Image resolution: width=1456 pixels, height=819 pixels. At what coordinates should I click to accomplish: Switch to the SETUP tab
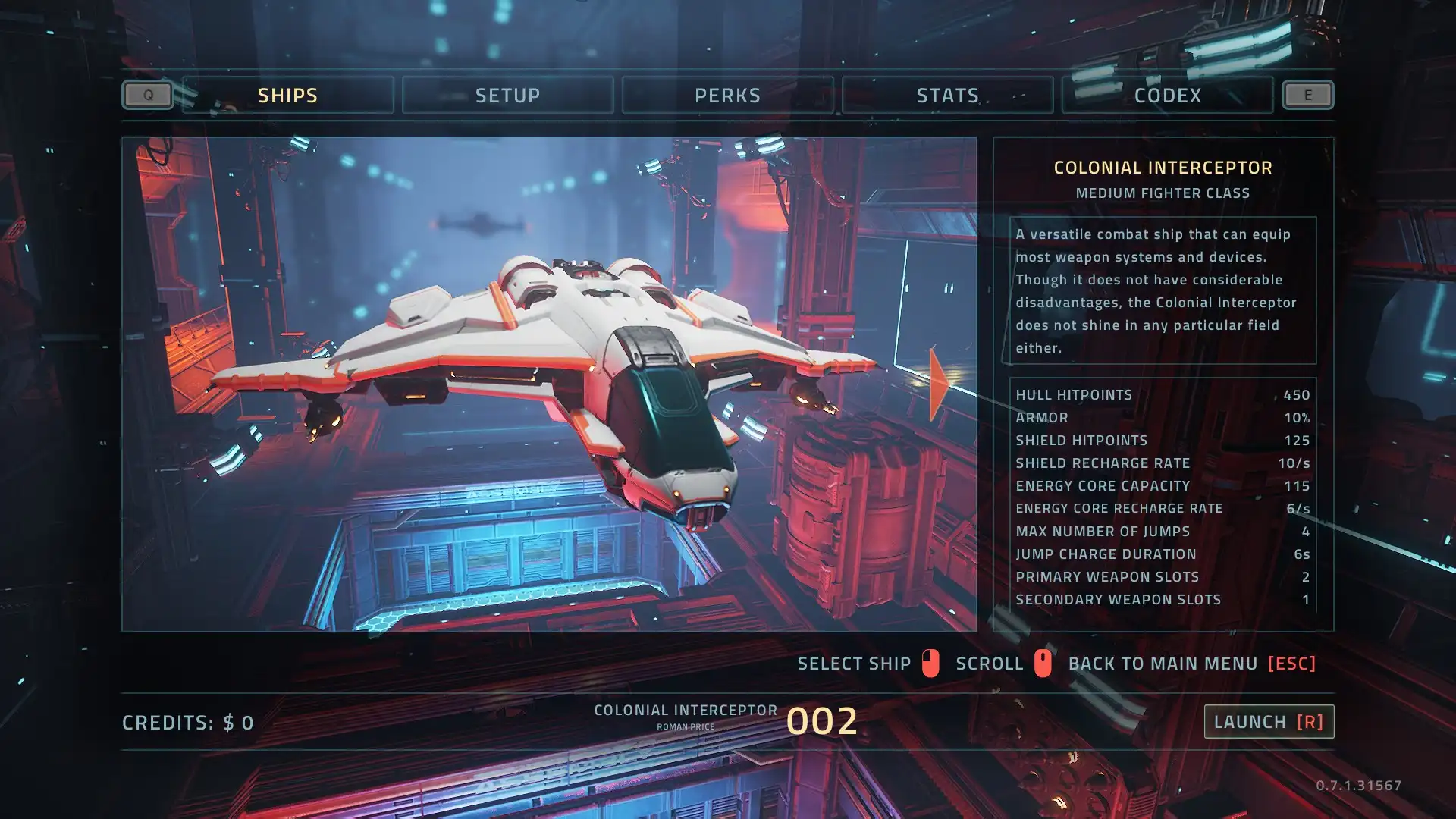pos(508,95)
